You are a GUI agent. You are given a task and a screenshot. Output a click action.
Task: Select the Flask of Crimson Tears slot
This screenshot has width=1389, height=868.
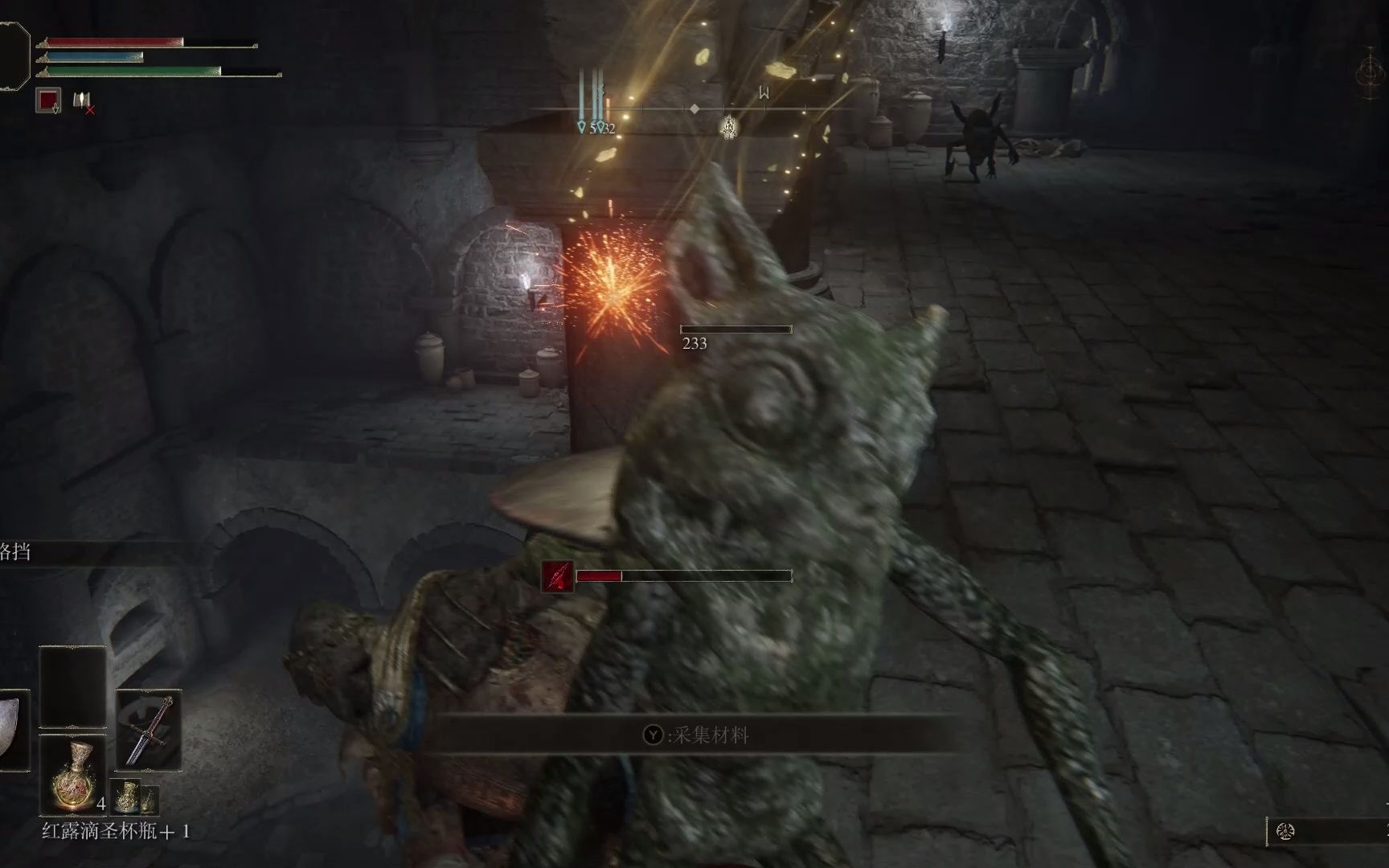pos(72,774)
